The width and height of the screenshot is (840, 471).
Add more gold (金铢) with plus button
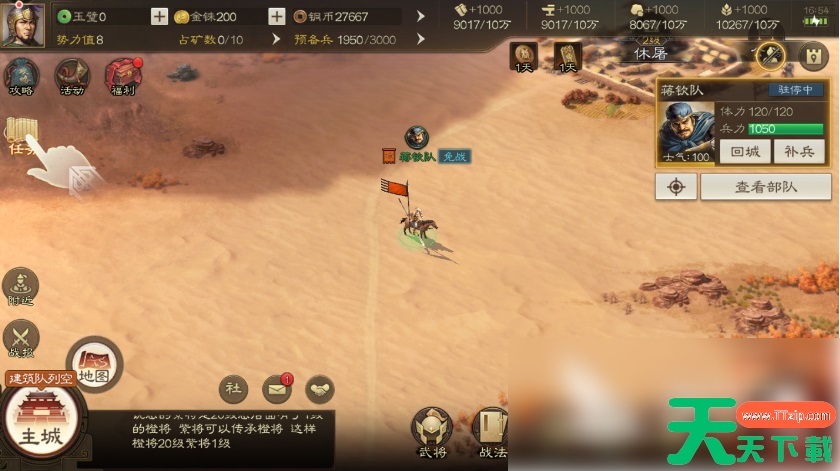(x=277, y=17)
